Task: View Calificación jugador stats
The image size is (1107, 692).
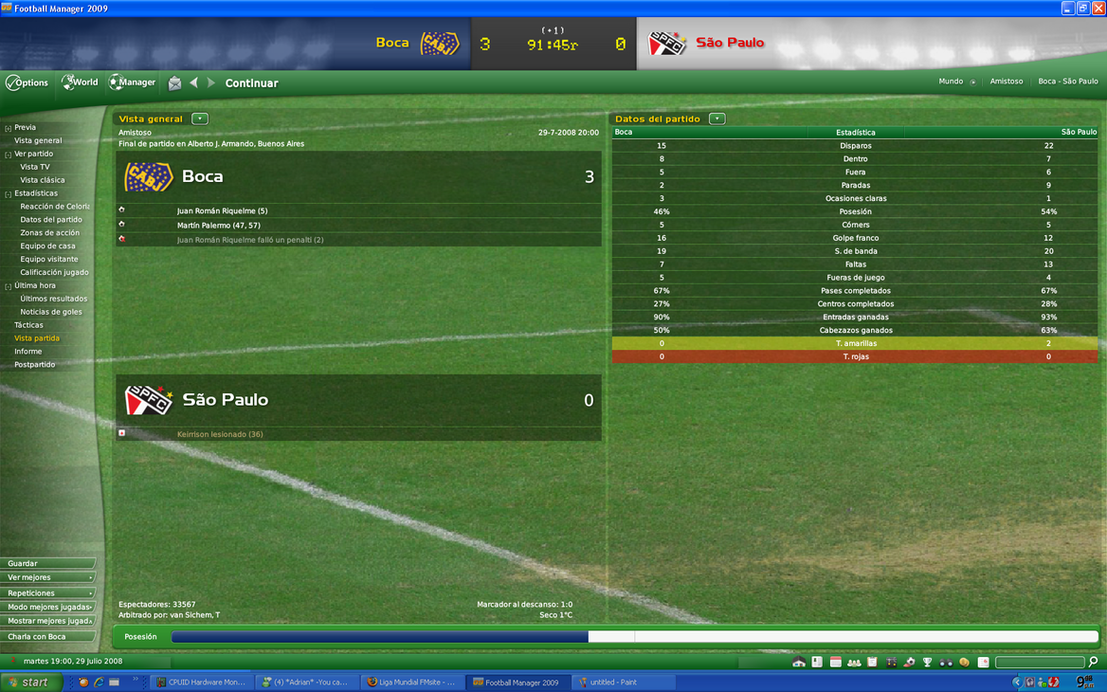Action: (54, 272)
